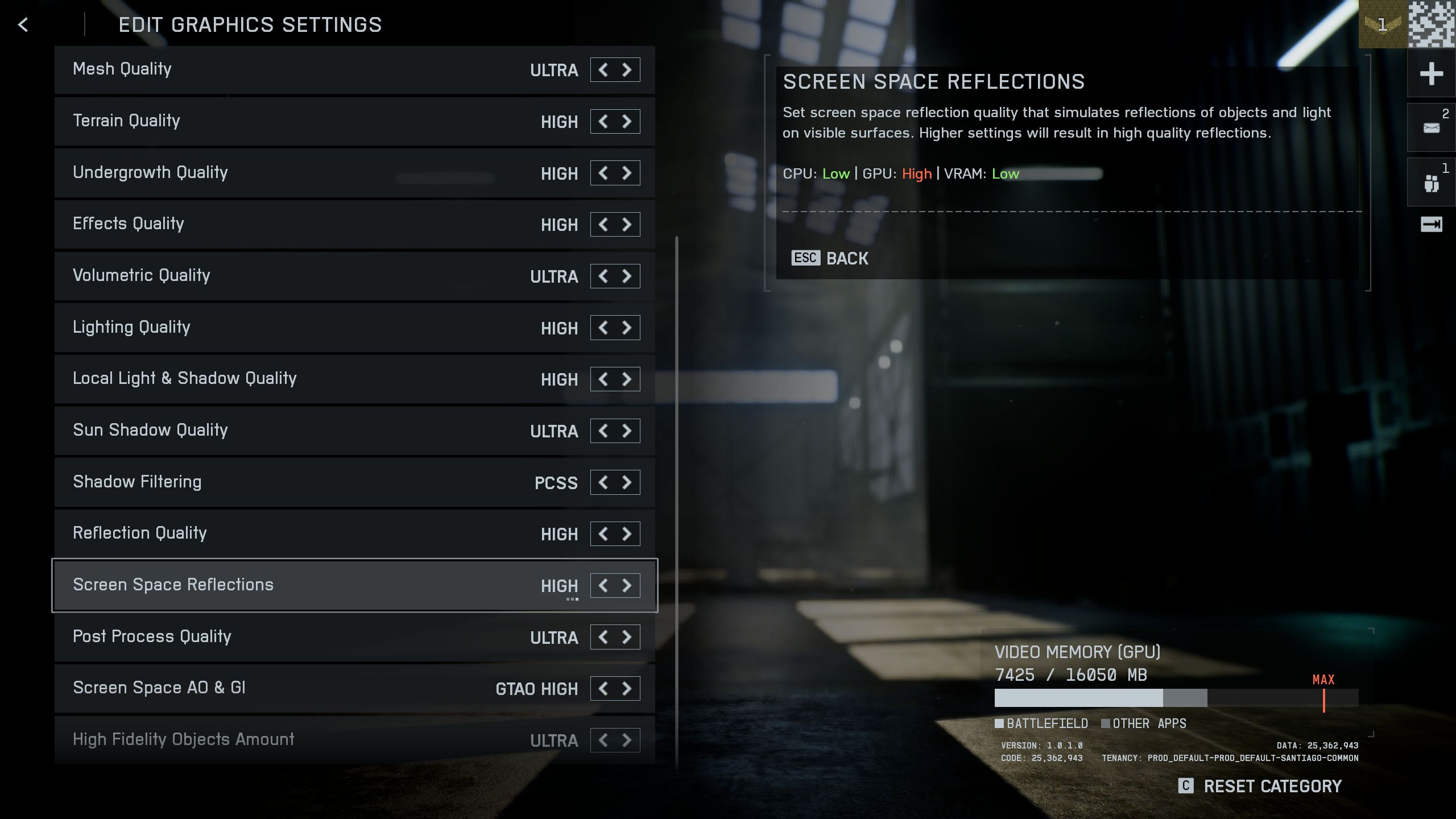Lower Effects Quality with left arrow
Image resolution: width=1456 pixels, height=819 pixels.
[603, 225]
